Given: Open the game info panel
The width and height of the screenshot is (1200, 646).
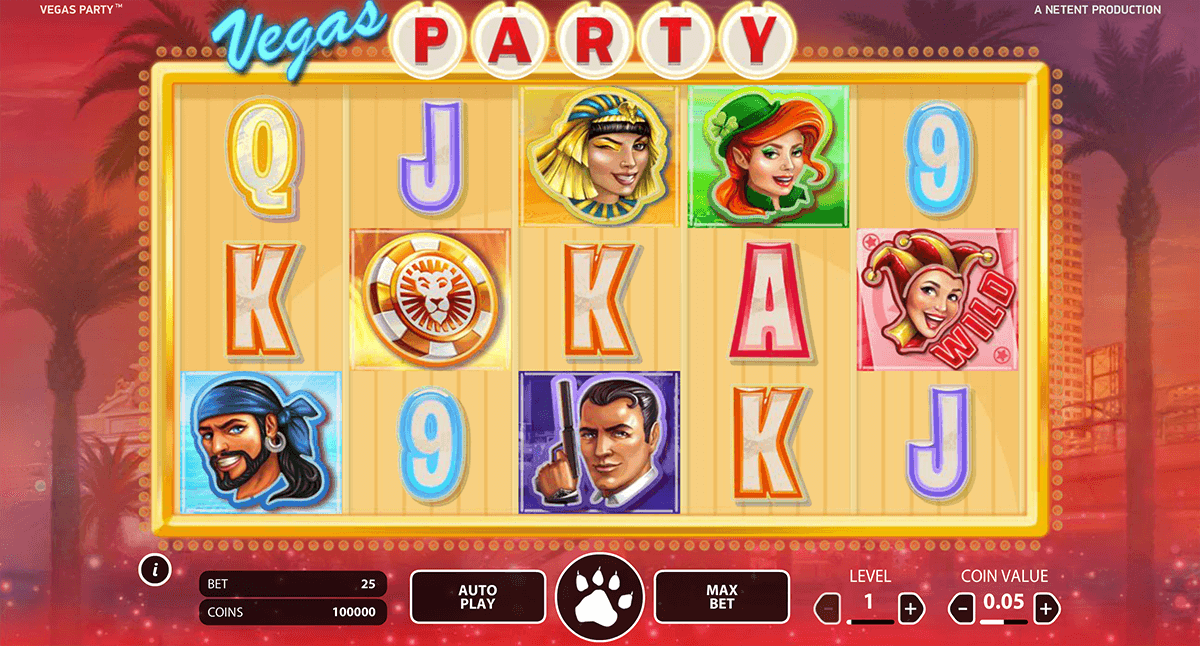Looking at the screenshot, I should click(154, 570).
